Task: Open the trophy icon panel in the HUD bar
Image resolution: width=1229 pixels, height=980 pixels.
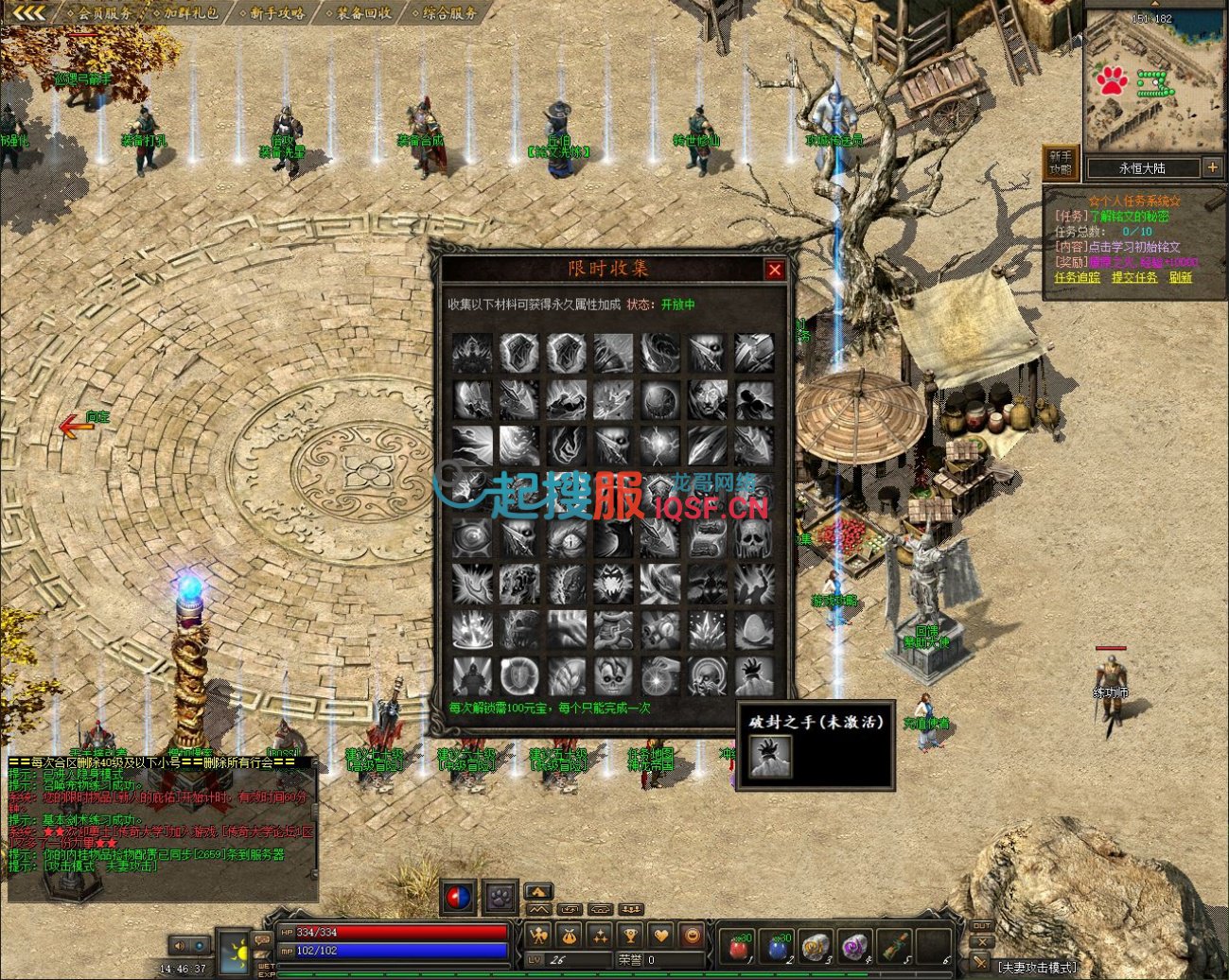Action: (x=630, y=936)
